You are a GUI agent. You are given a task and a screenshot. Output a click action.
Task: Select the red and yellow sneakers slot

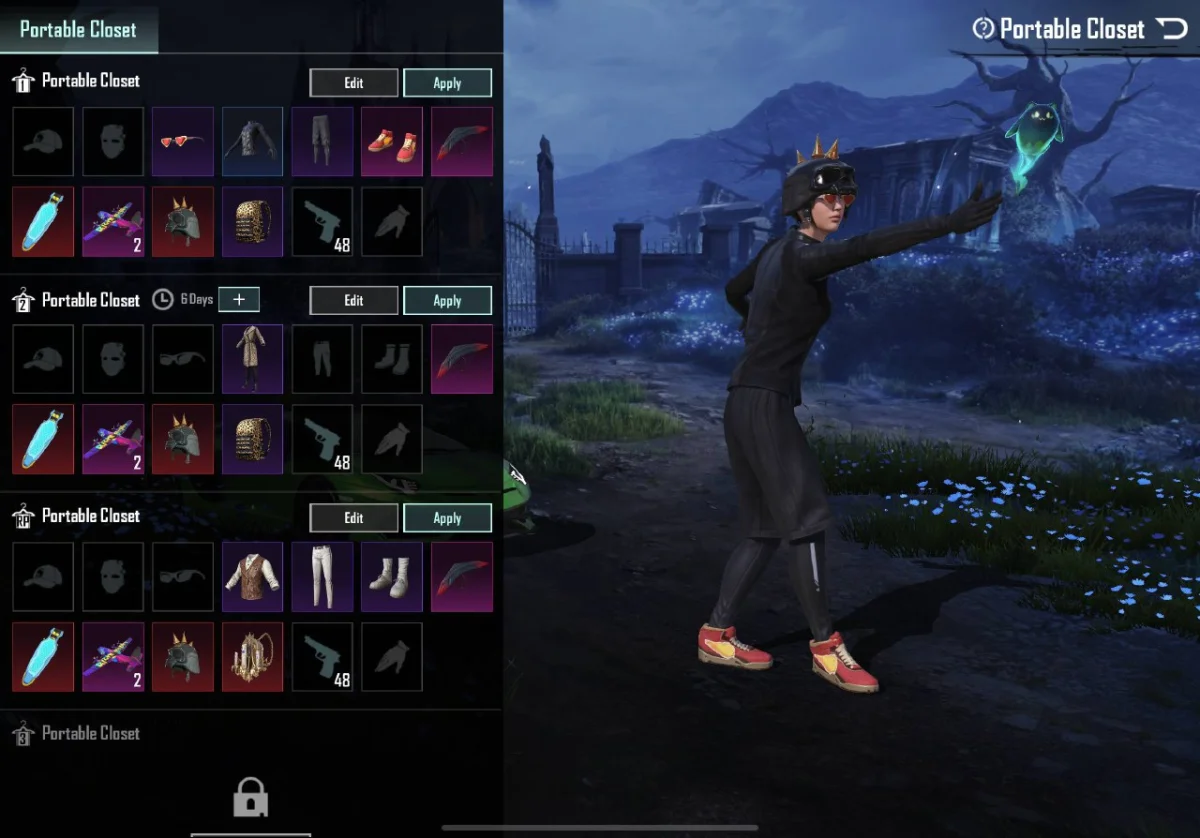coord(392,141)
